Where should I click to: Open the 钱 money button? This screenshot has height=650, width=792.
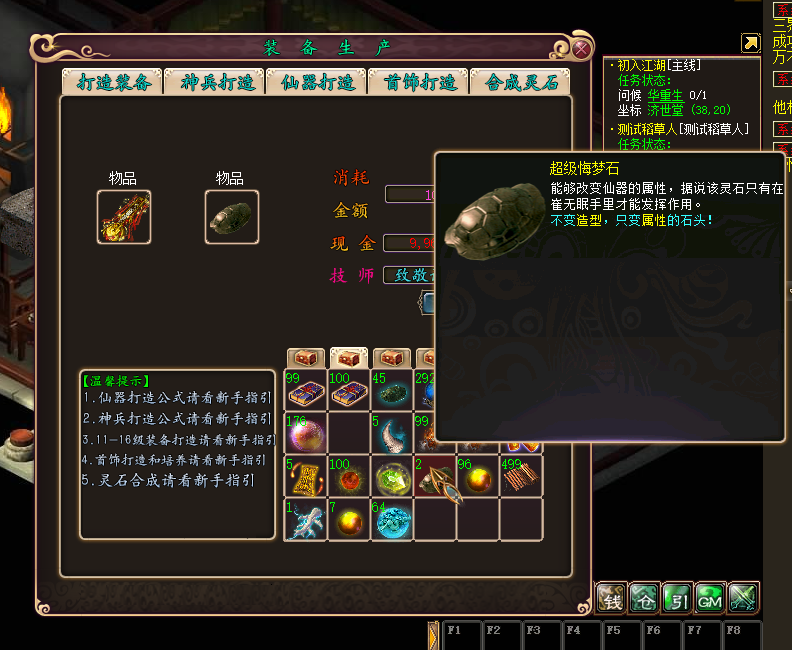tap(612, 598)
